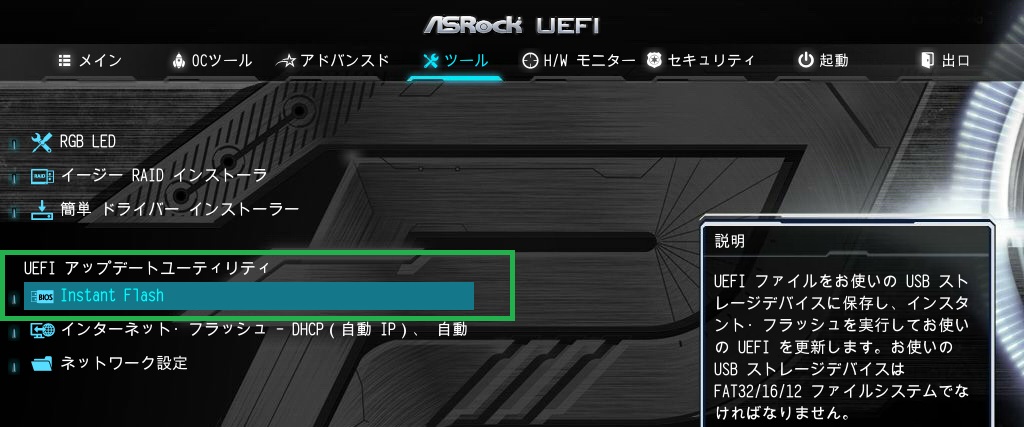1024x427 pixels.
Task: Click the ツール tab
Action: tap(455, 61)
